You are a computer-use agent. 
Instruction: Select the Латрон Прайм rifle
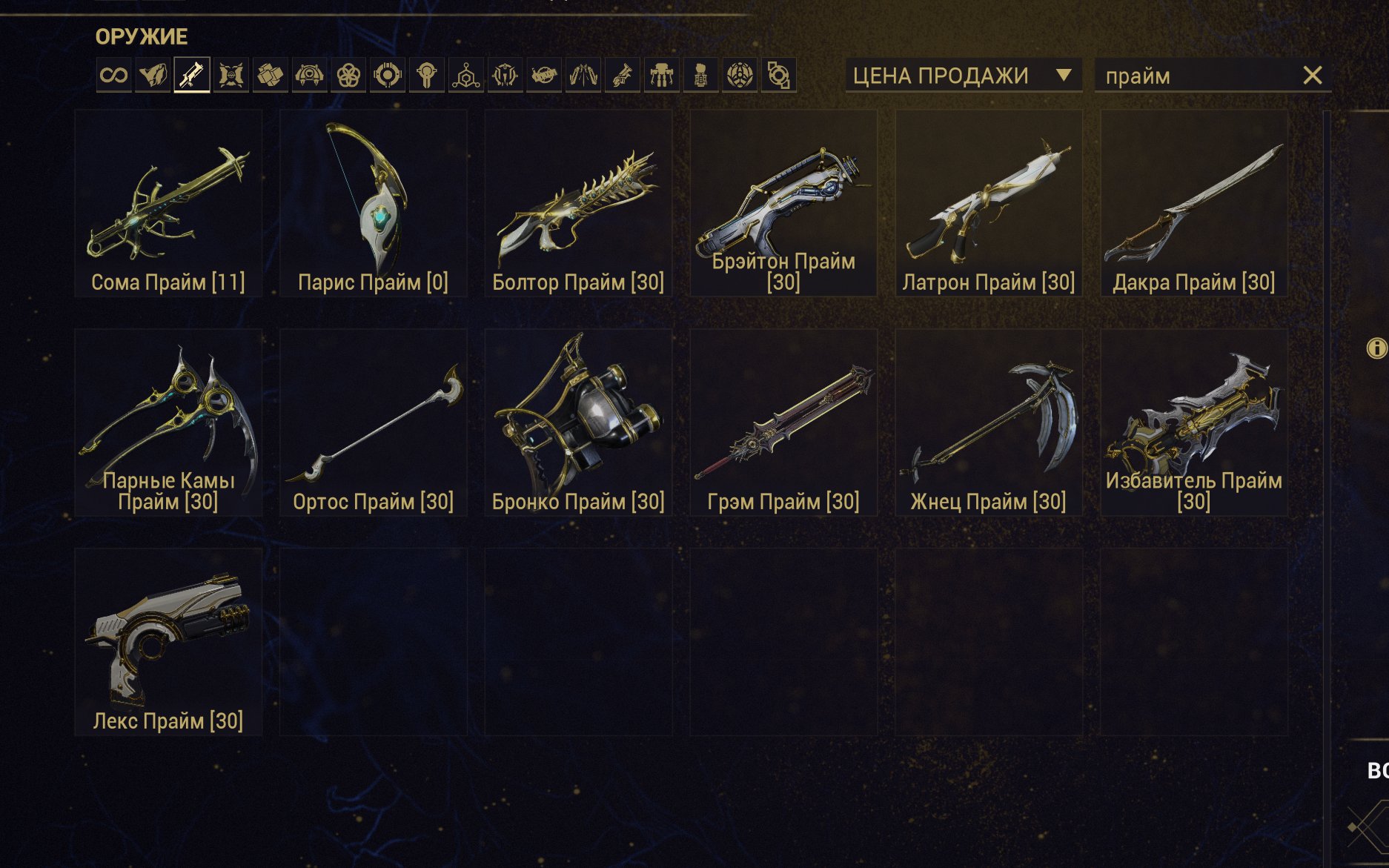(x=989, y=203)
